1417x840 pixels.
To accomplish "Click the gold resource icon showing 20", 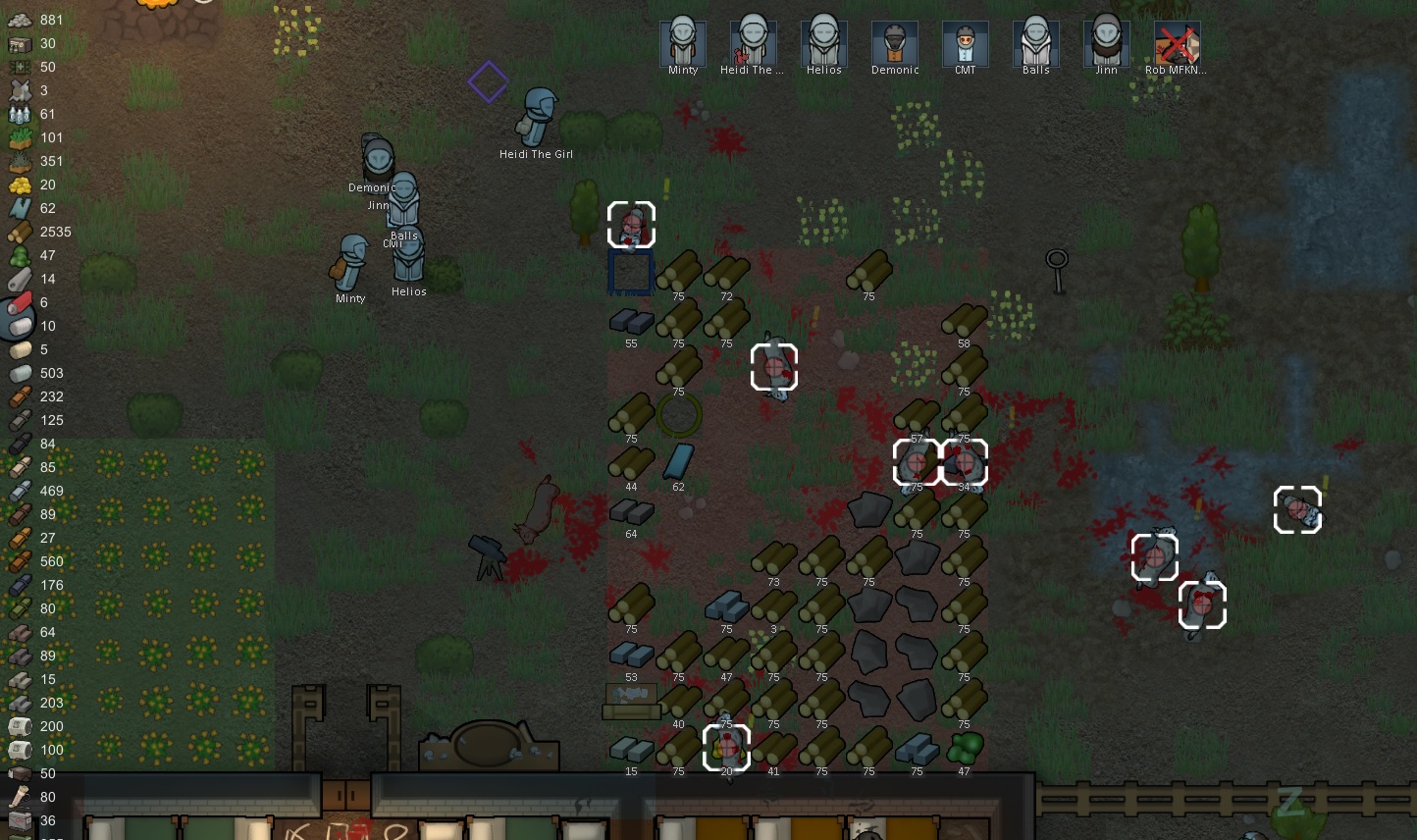I will 18,184.
